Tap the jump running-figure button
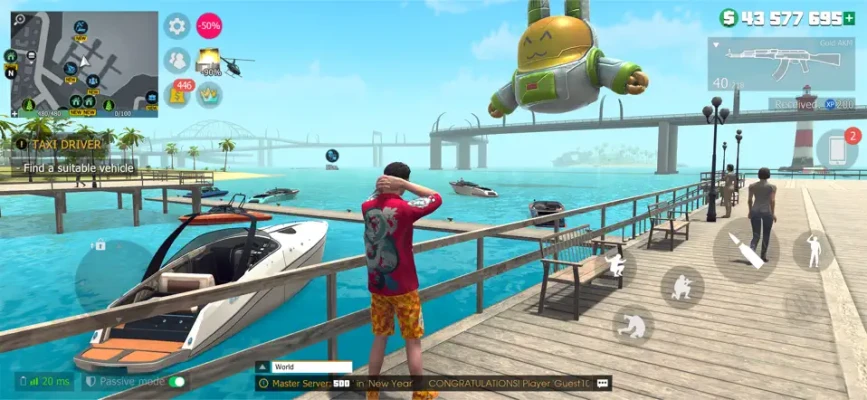 pos(616,266)
